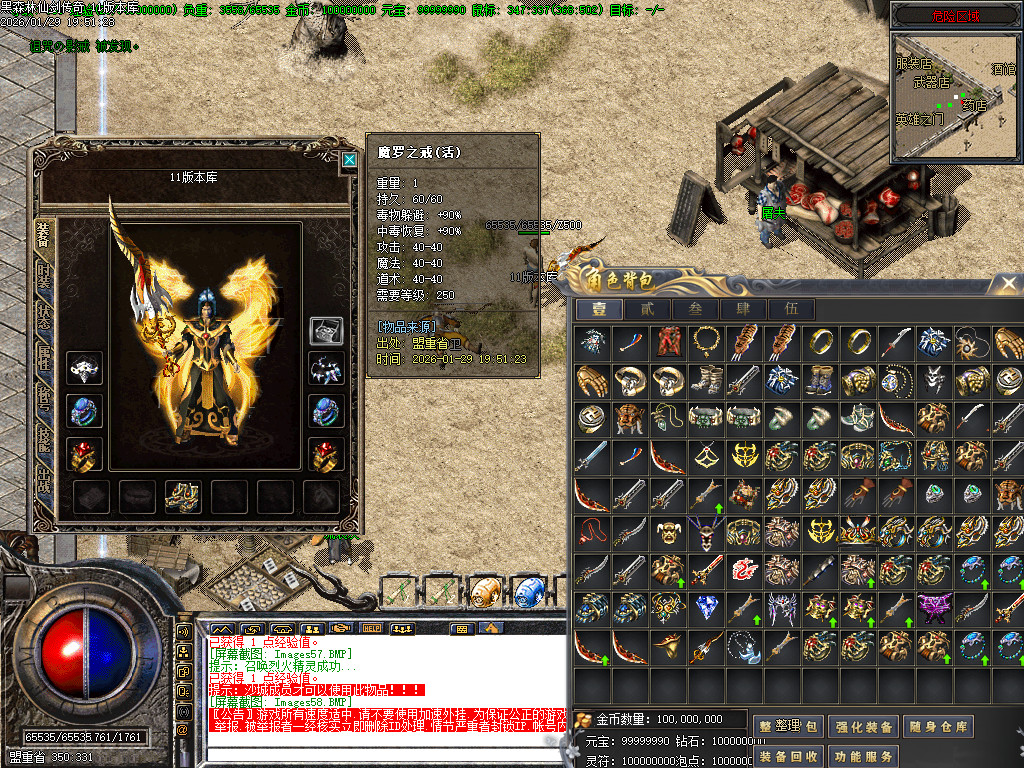The height and width of the screenshot is (768, 1024).
Task: Switch to the 时装 costume tab
Action: tap(44, 276)
